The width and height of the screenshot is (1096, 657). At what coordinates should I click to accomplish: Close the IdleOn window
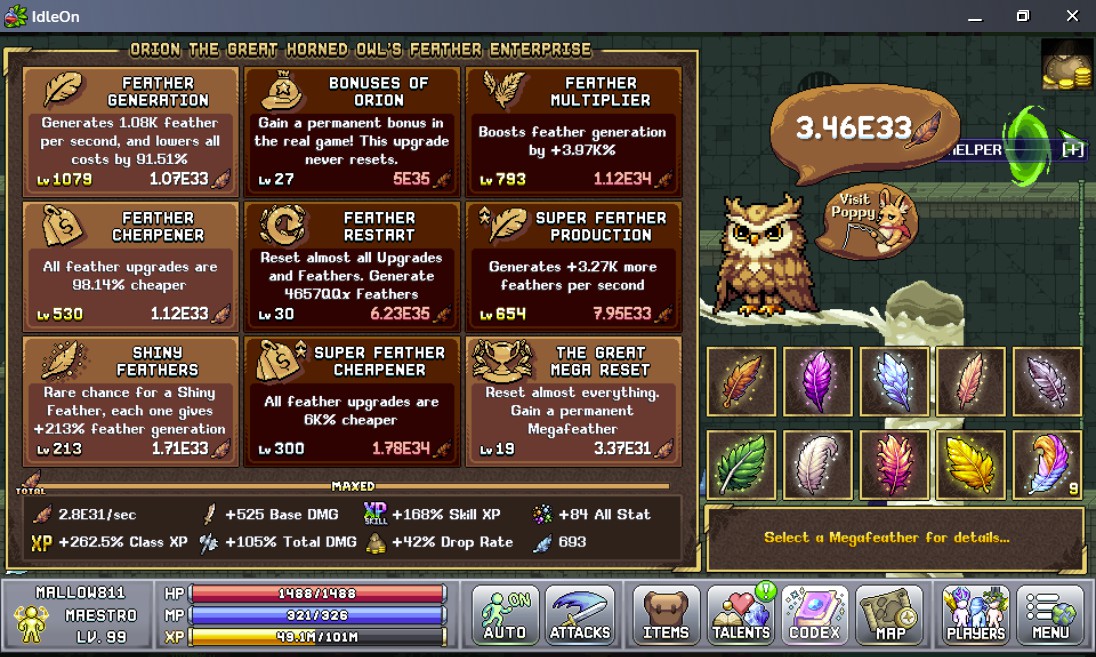[1072, 16]
